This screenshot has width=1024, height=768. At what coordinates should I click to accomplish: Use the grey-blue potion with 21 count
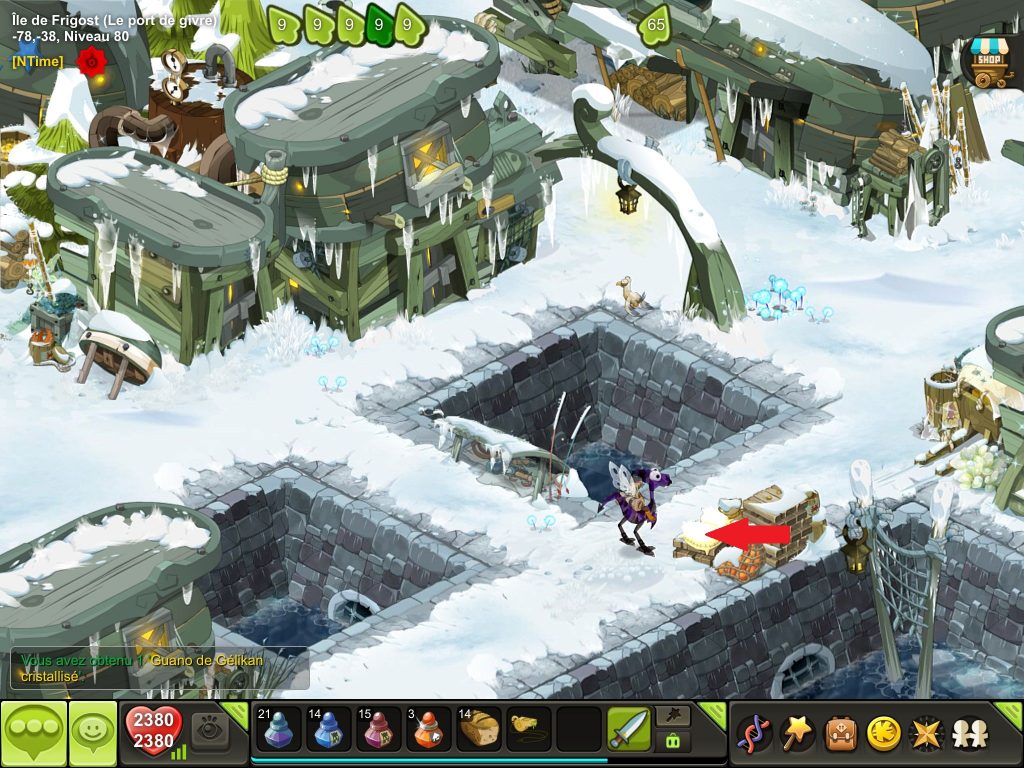(x=279, y=729)
